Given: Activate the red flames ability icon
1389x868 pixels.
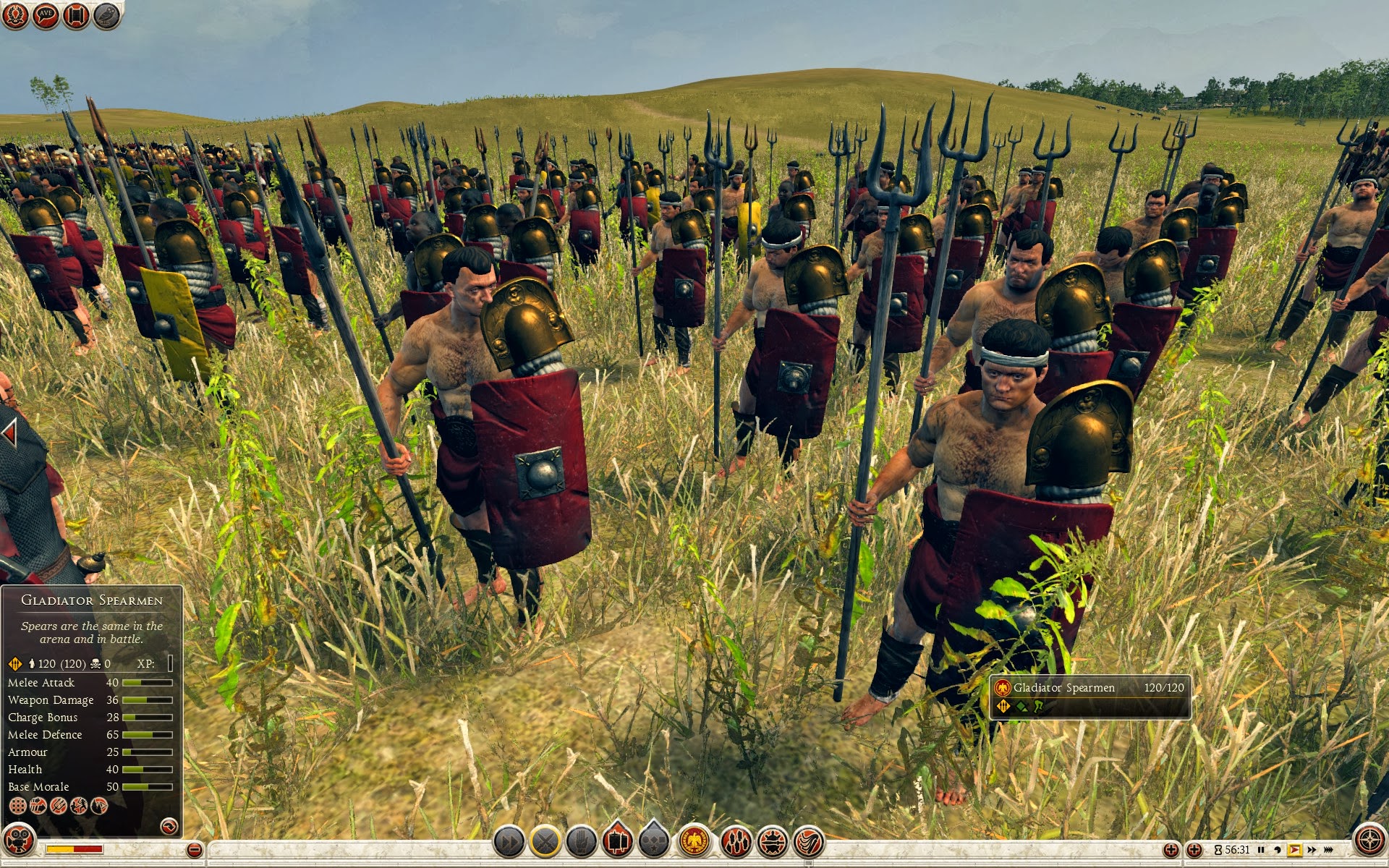Looking at the screenshot, I should point(736,841).
